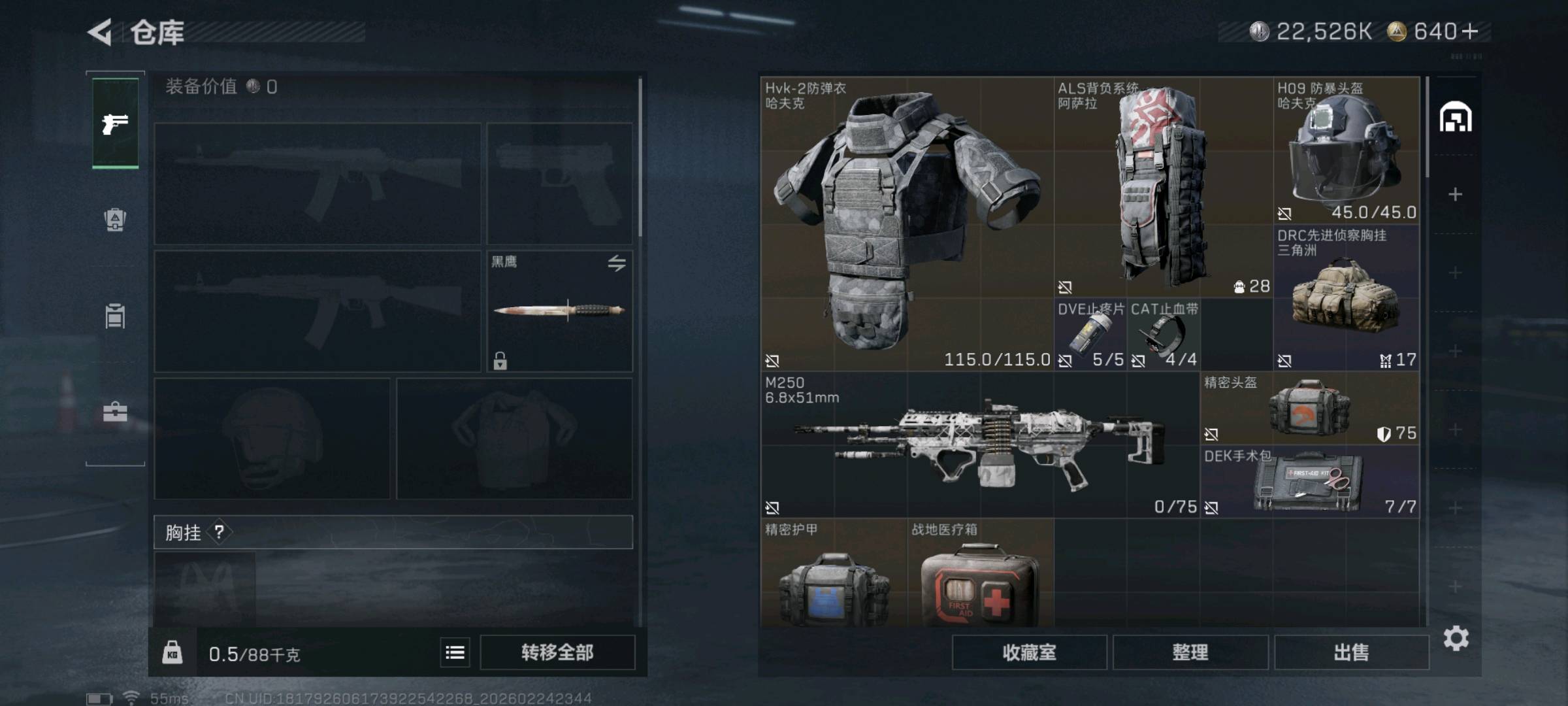Viewport: 1568px width, 706px height.
Task: Click the 胸挂 help question mark
Action: coord(220,532)
